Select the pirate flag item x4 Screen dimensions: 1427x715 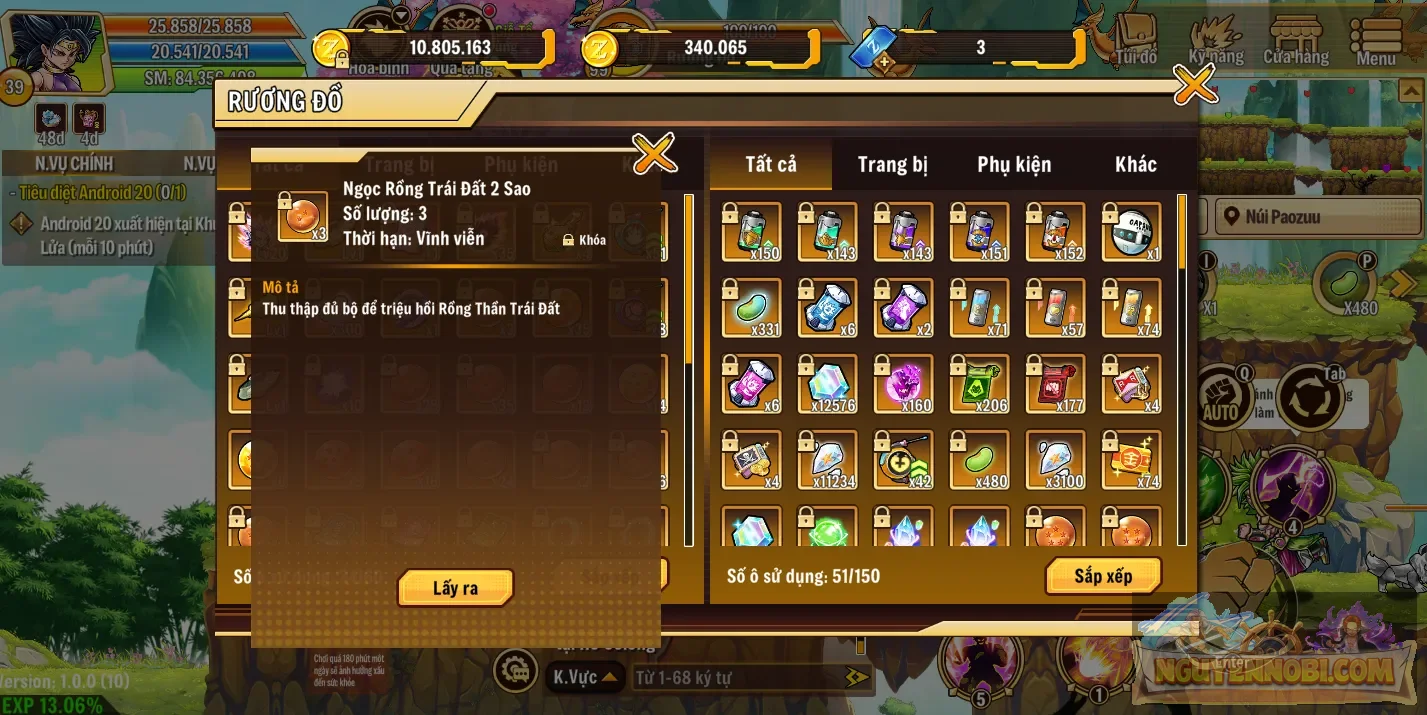(752, 460)
